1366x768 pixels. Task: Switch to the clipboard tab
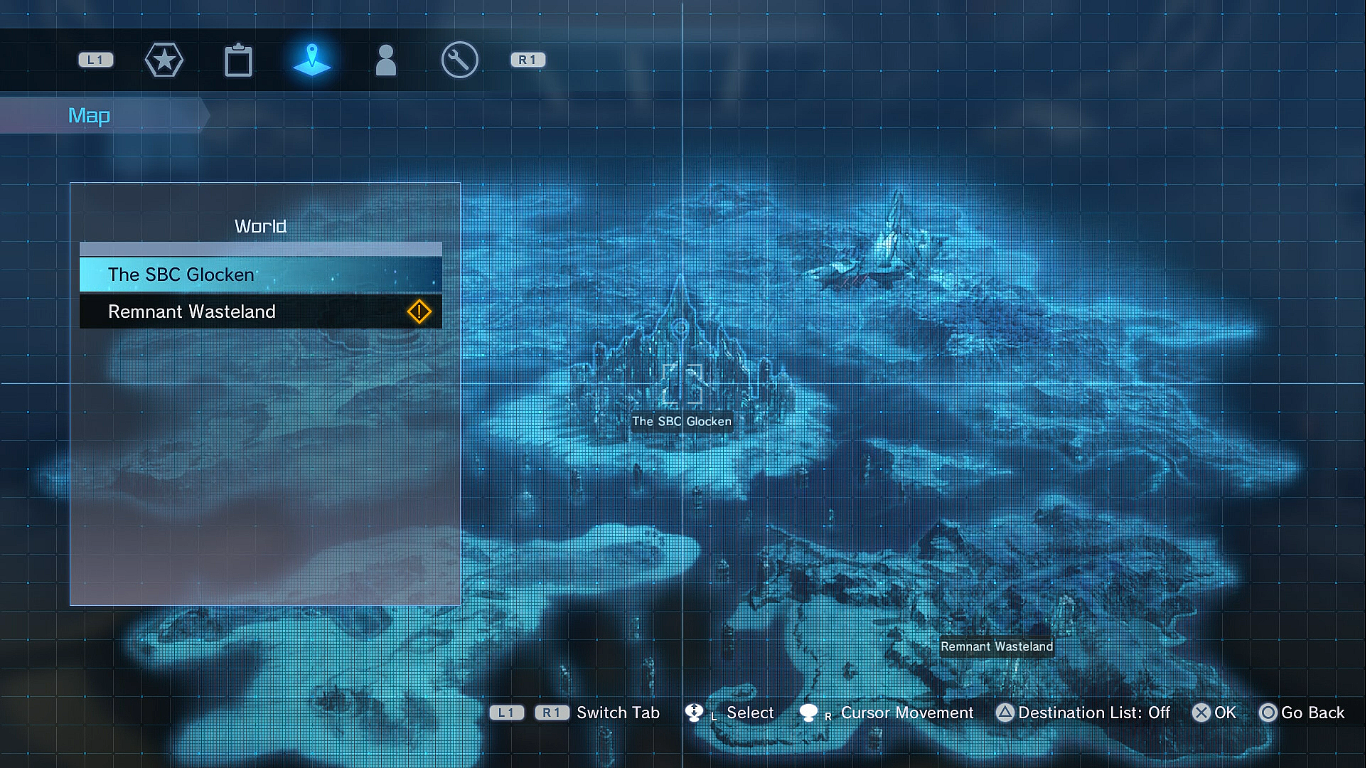pyautogui.click(x=238, y=60)
